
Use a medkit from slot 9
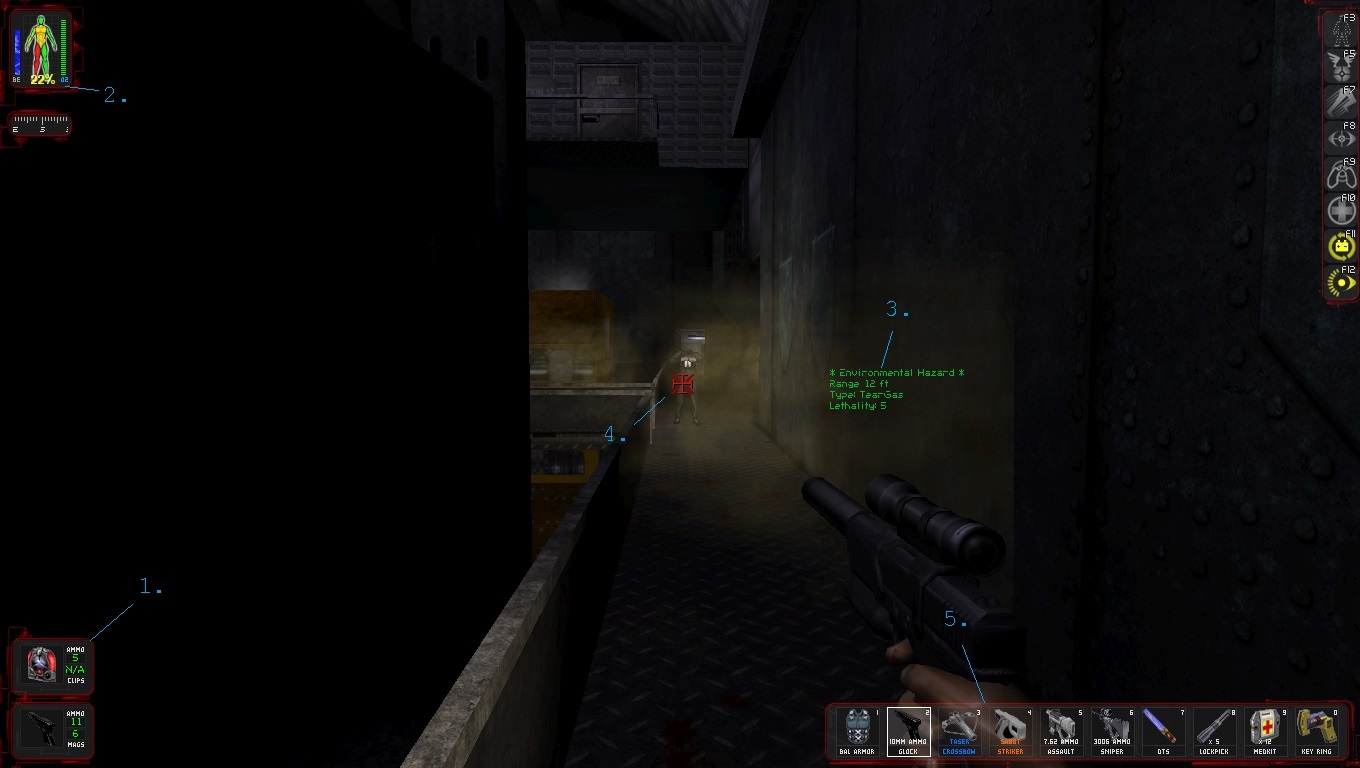[1265, 731]
